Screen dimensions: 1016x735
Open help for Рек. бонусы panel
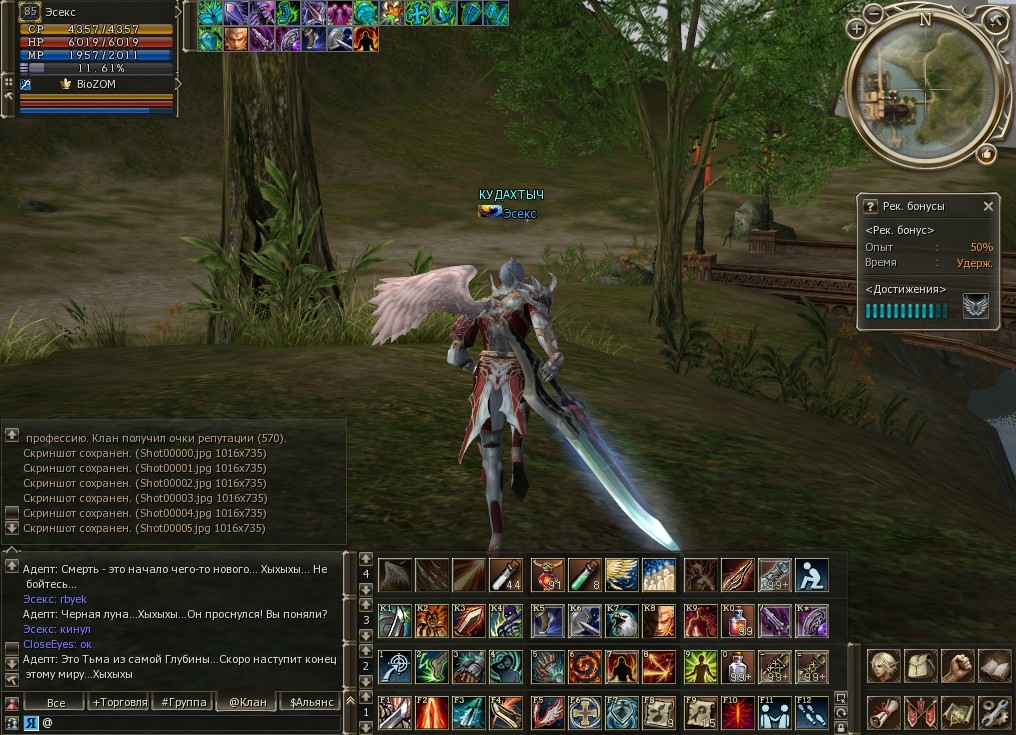(870, 206)
